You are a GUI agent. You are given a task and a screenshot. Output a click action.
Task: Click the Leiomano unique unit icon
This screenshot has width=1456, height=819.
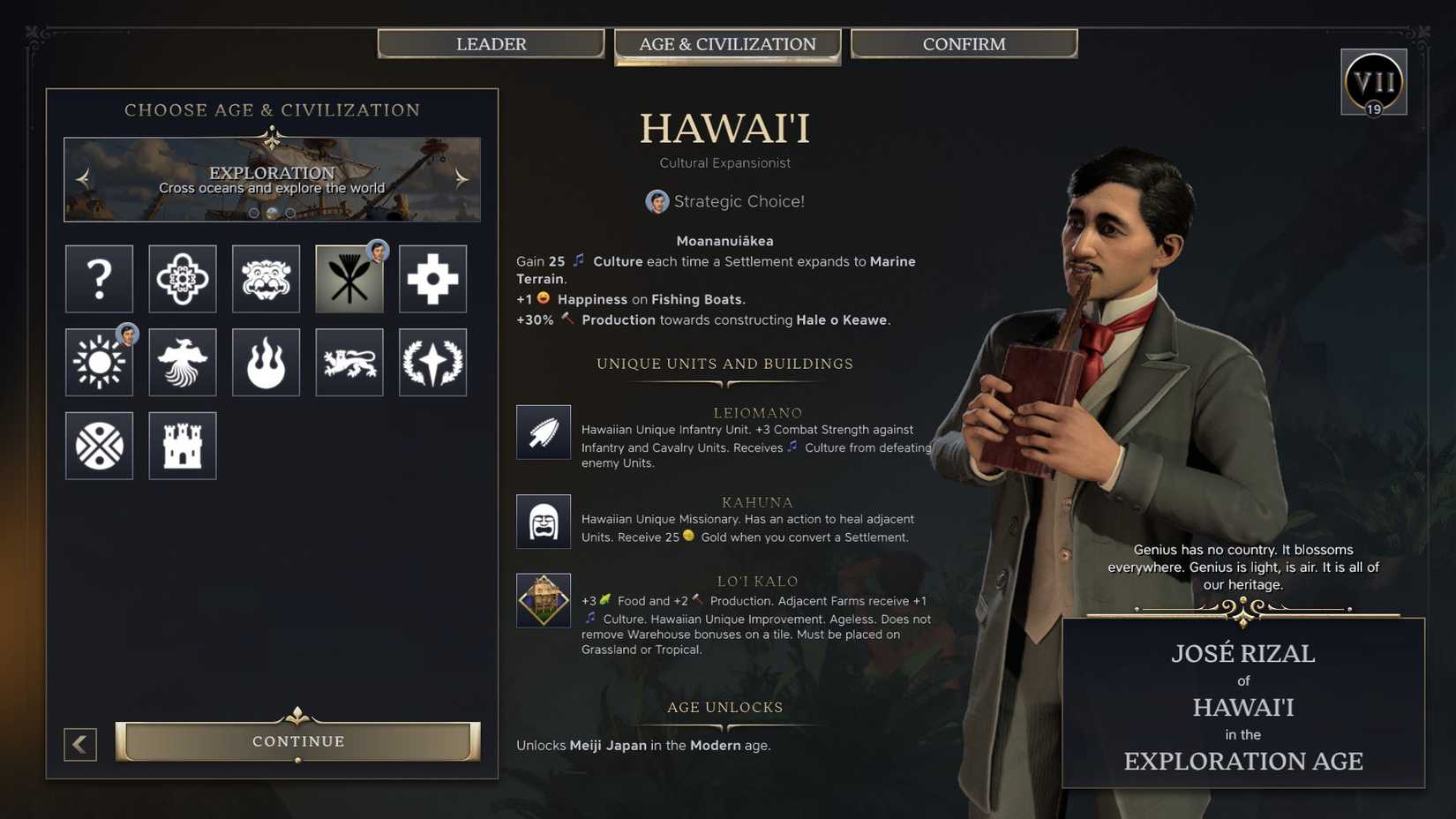(x=544, y=432)
